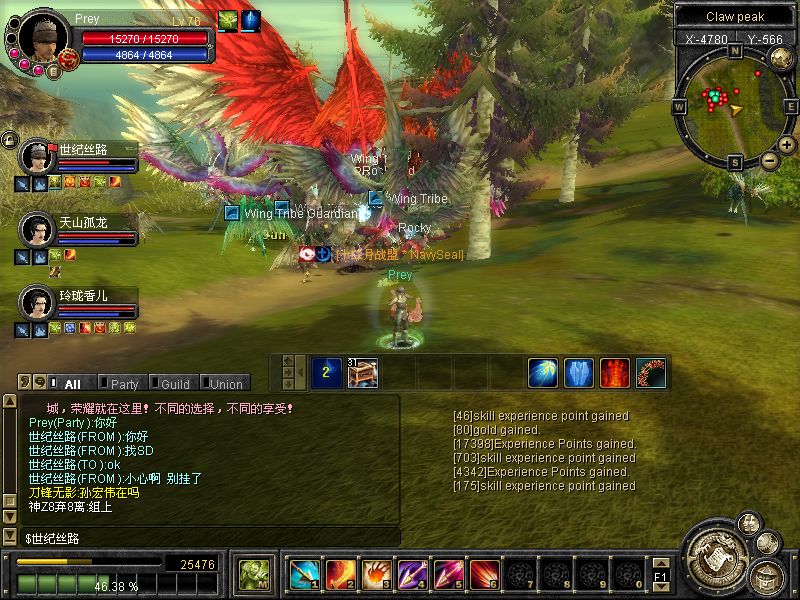This screenshot has height=600, width=800.
Task: Zoom in the minimap with plus button
Action: [x=786, y=145]
